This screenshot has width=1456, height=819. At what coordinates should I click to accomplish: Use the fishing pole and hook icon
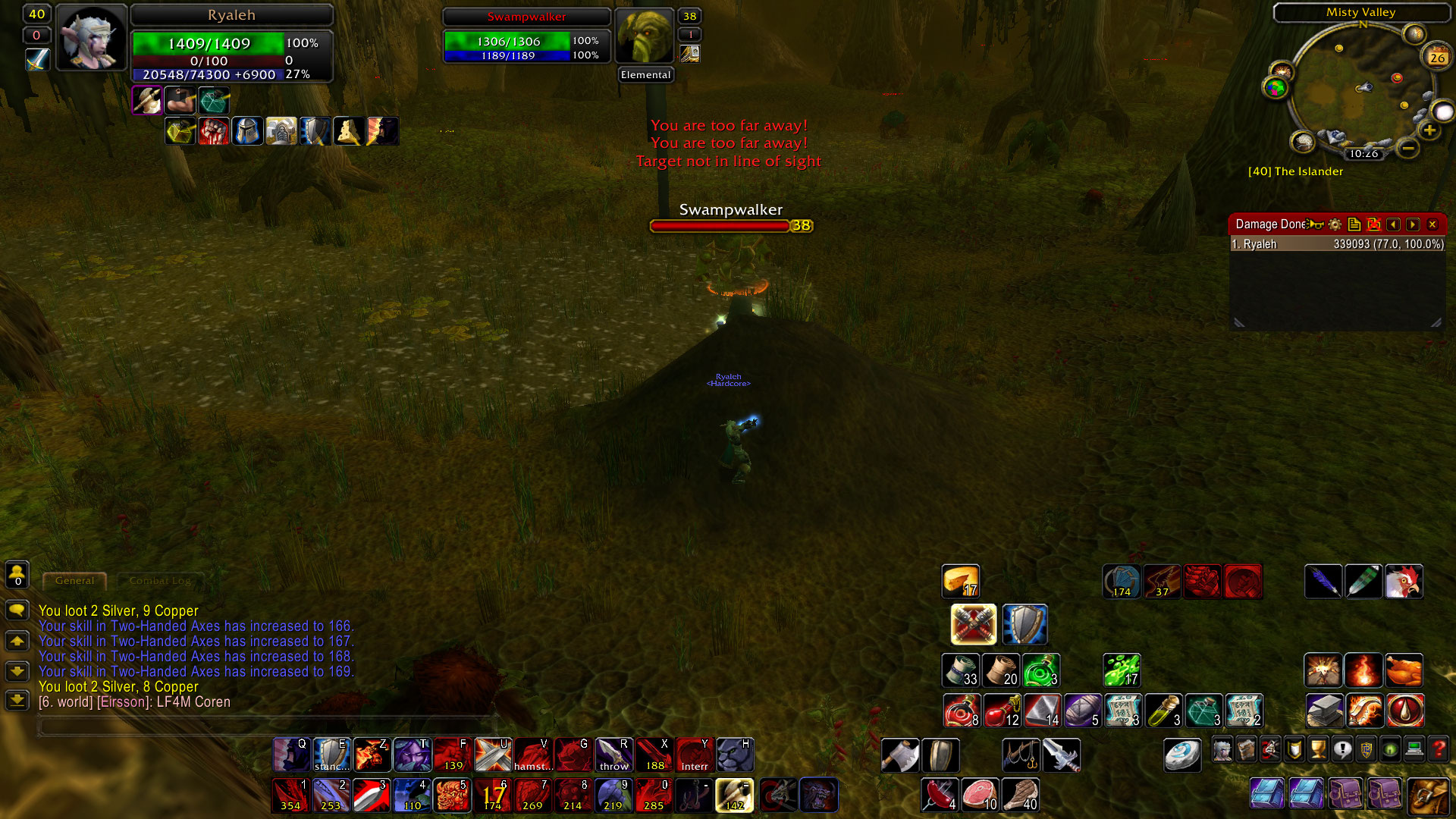point(1021,755)
